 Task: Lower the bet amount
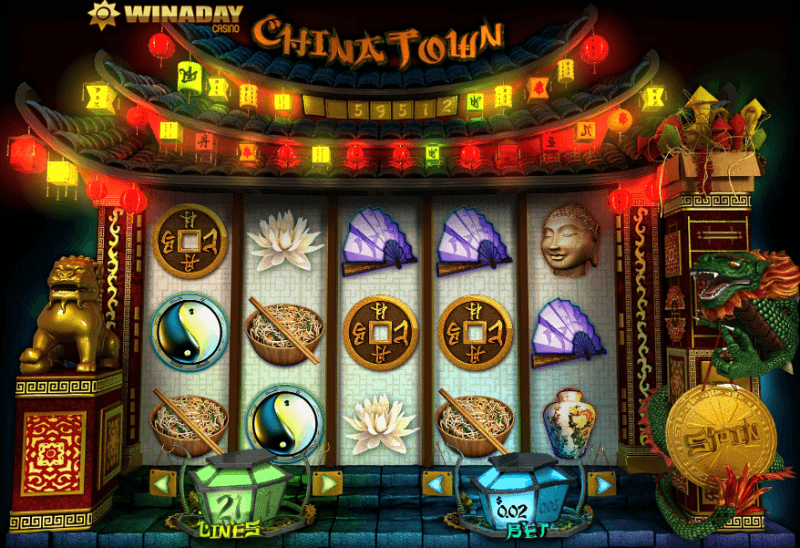[436, 485]
